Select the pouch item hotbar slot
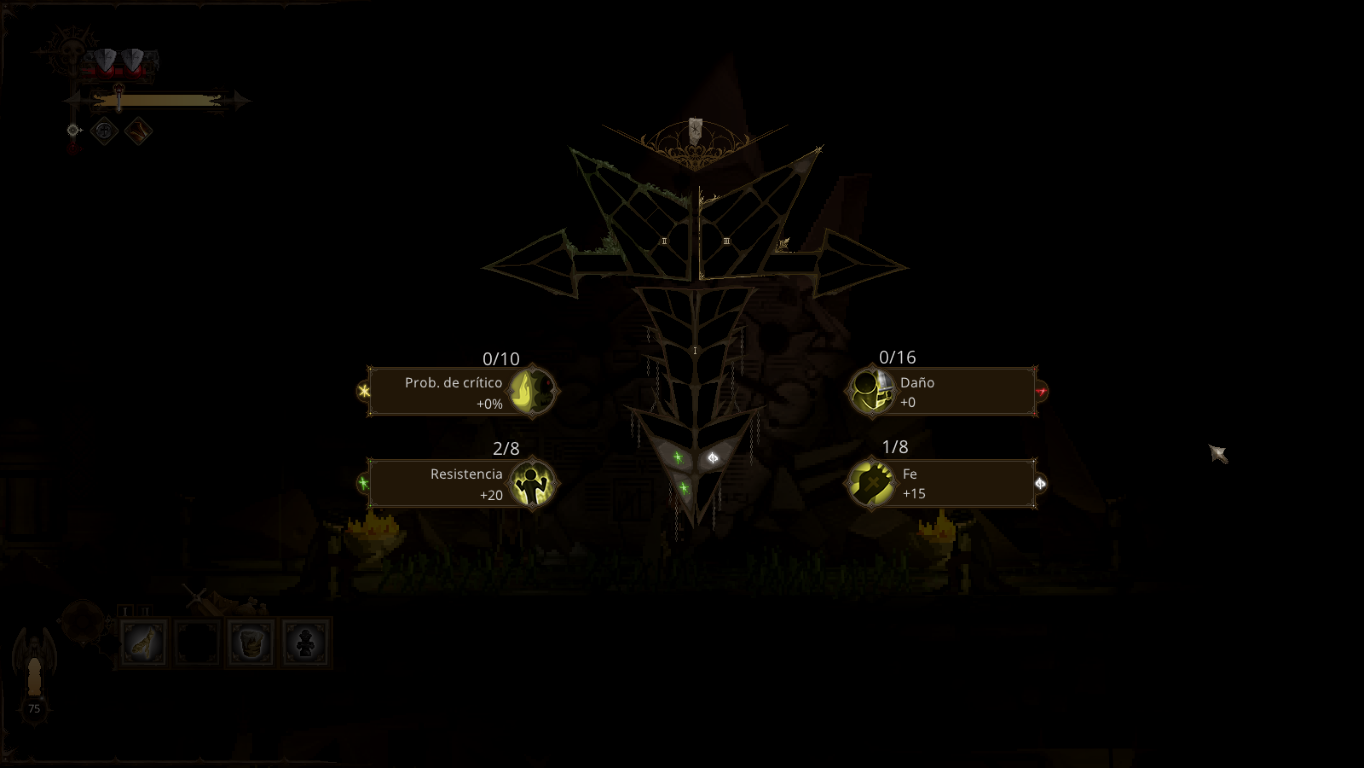The height and width of the screenshot is (768, 1364). point(251,642)
